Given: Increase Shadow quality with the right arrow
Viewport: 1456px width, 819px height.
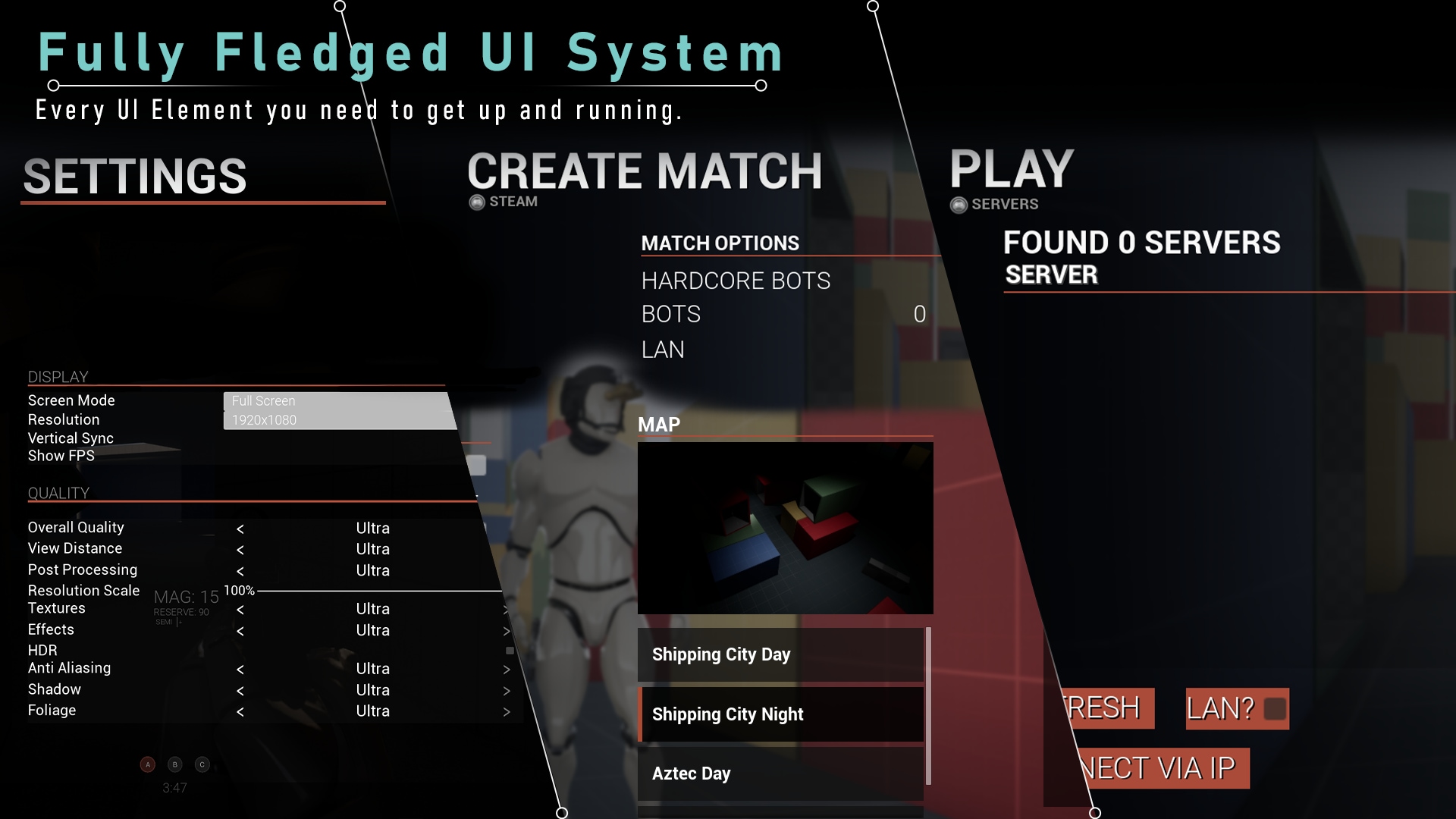Looking at the screenshot, I should (x=507, y=690).
